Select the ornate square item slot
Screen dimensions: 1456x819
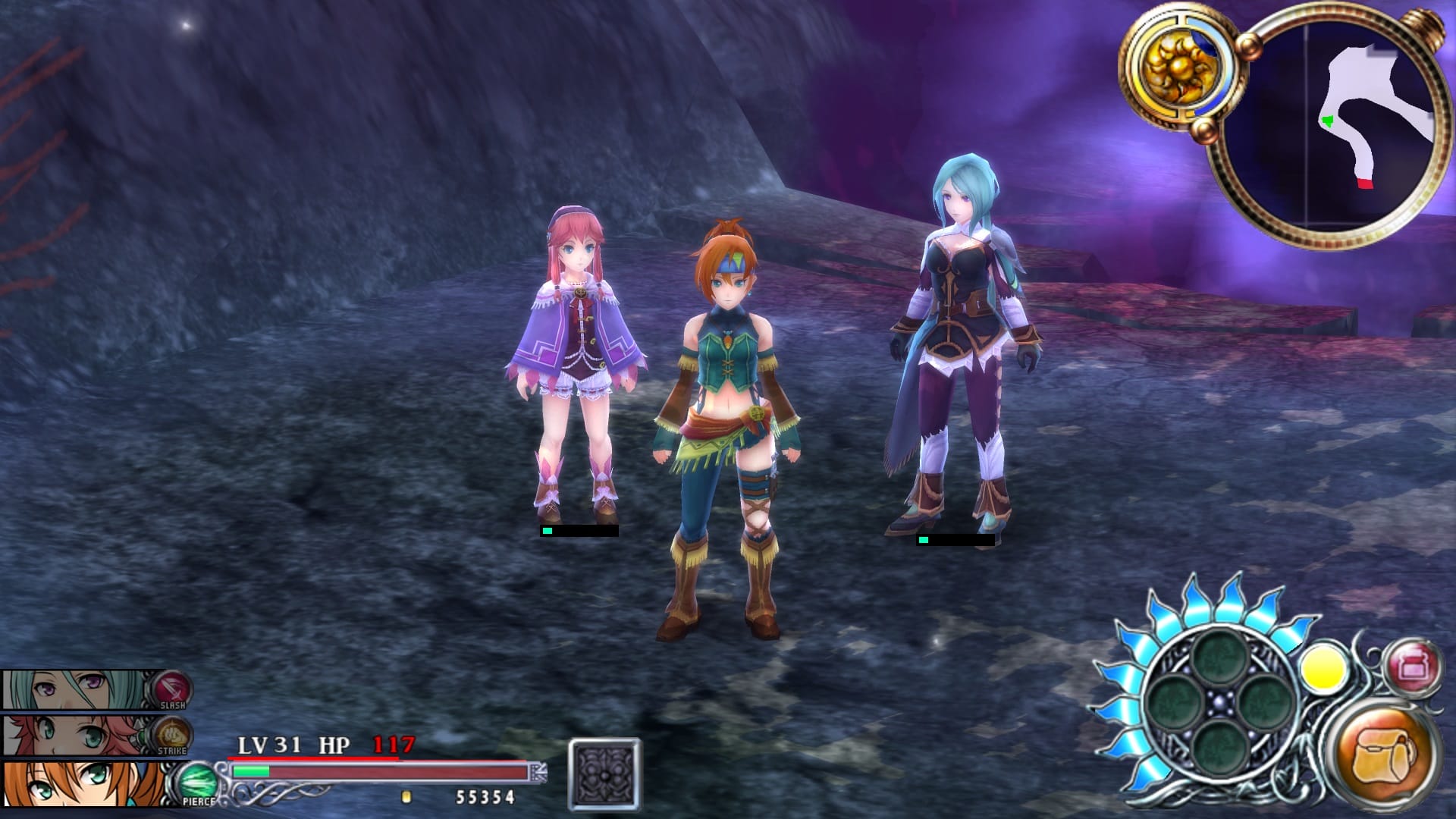tap(604, 775)
